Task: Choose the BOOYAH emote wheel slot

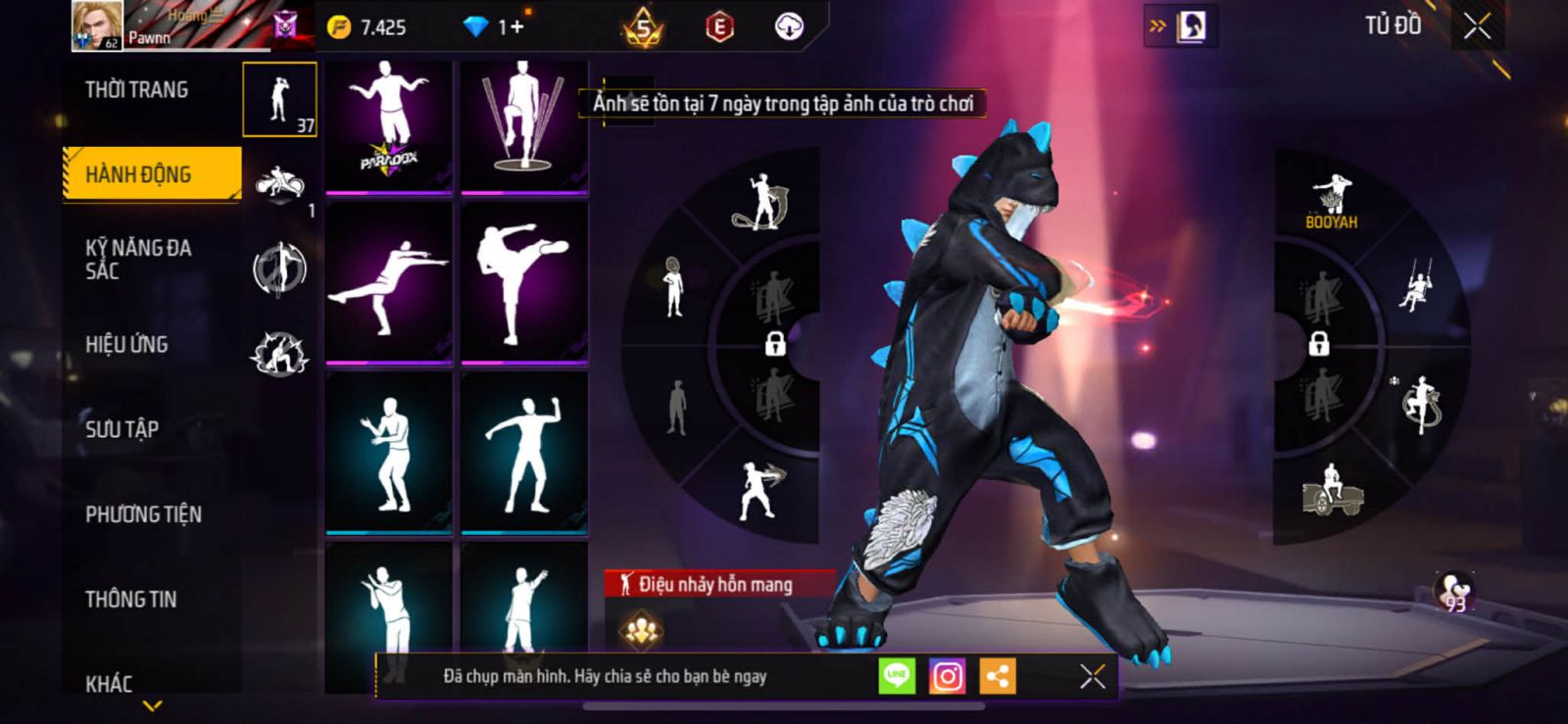Action: coord(1331,203)
